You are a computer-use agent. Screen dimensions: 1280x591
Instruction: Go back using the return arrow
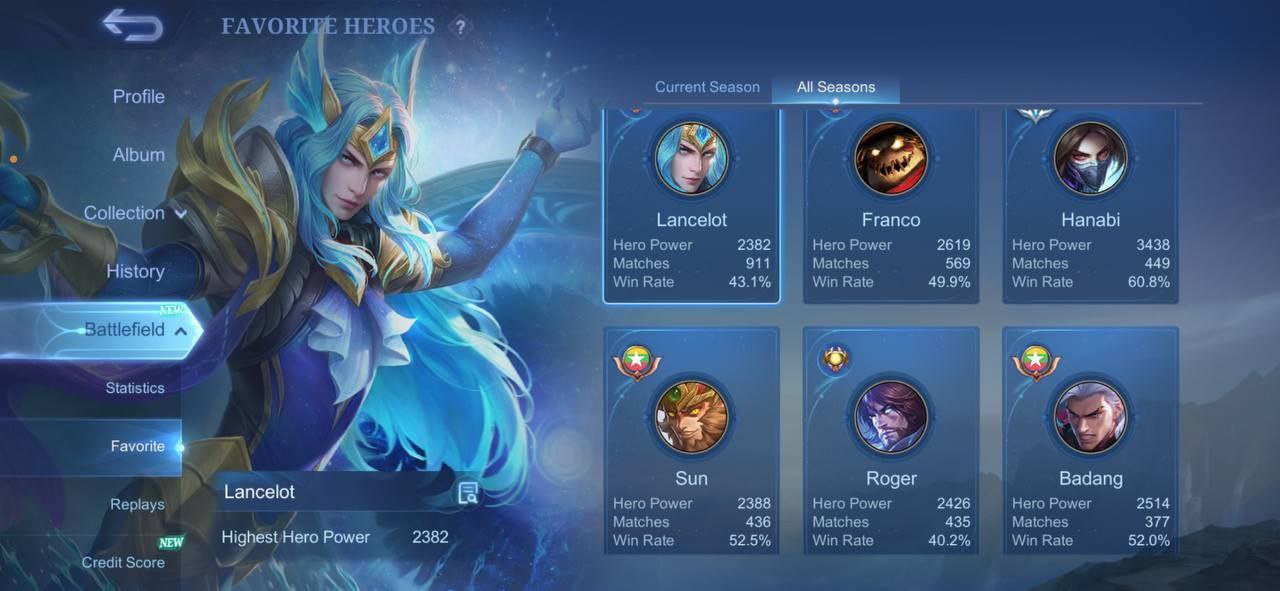point(132,26)
